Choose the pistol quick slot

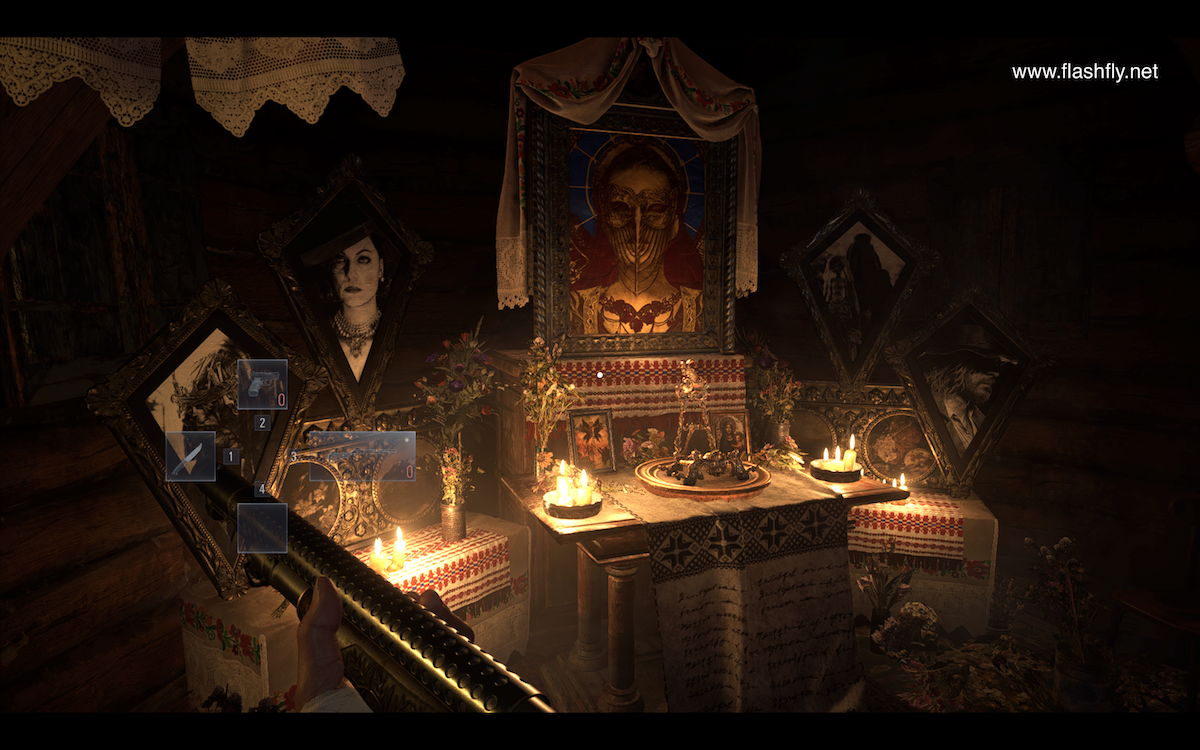pyautogui.click(x=262, y=385)
